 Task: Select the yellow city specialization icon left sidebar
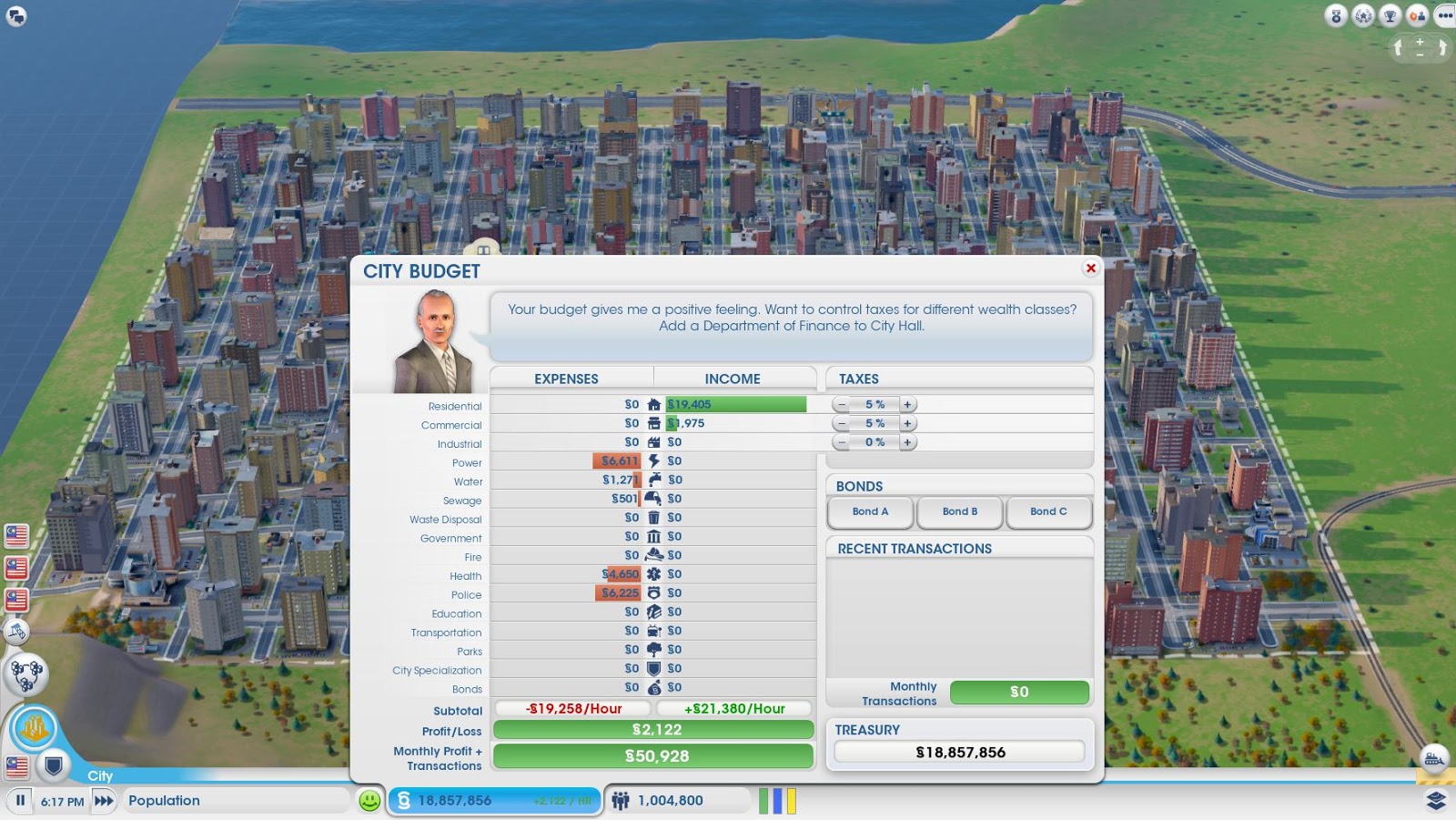tap(34, 724)
